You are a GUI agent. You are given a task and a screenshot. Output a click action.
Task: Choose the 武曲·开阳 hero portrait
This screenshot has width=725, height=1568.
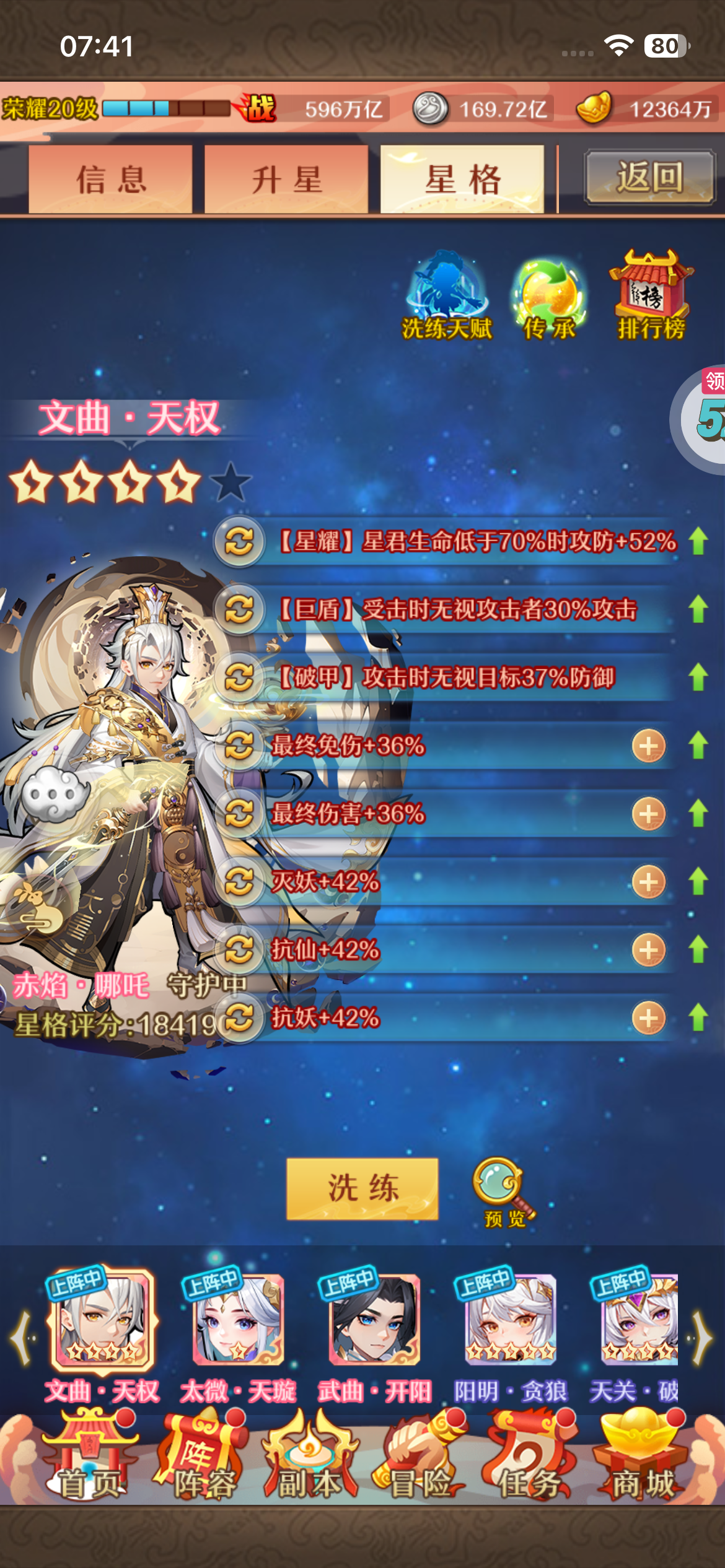[374, 1320]
